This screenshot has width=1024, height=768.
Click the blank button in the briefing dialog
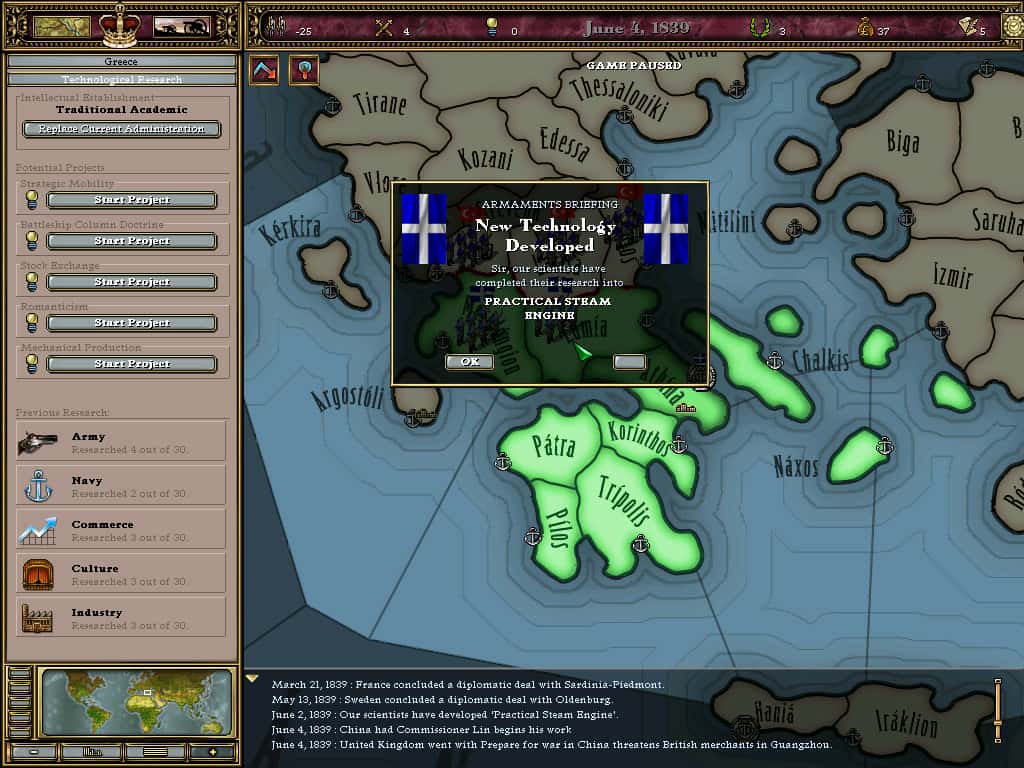629,362
